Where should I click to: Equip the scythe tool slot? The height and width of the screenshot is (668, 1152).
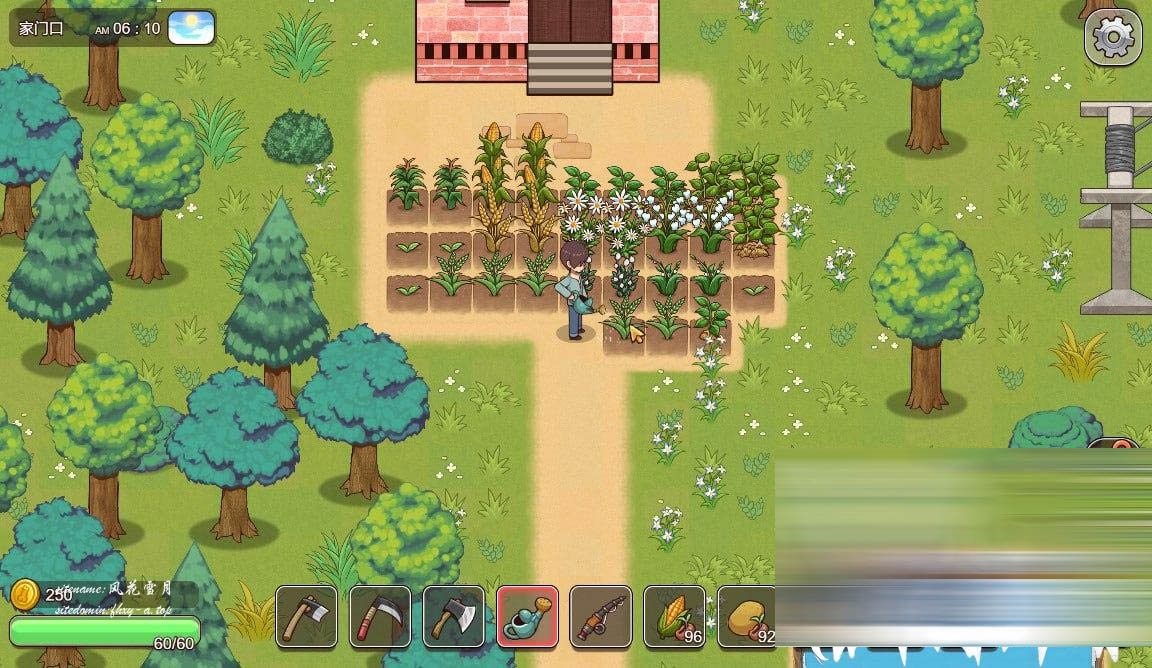pyautogui.click(x=380, y=616)
